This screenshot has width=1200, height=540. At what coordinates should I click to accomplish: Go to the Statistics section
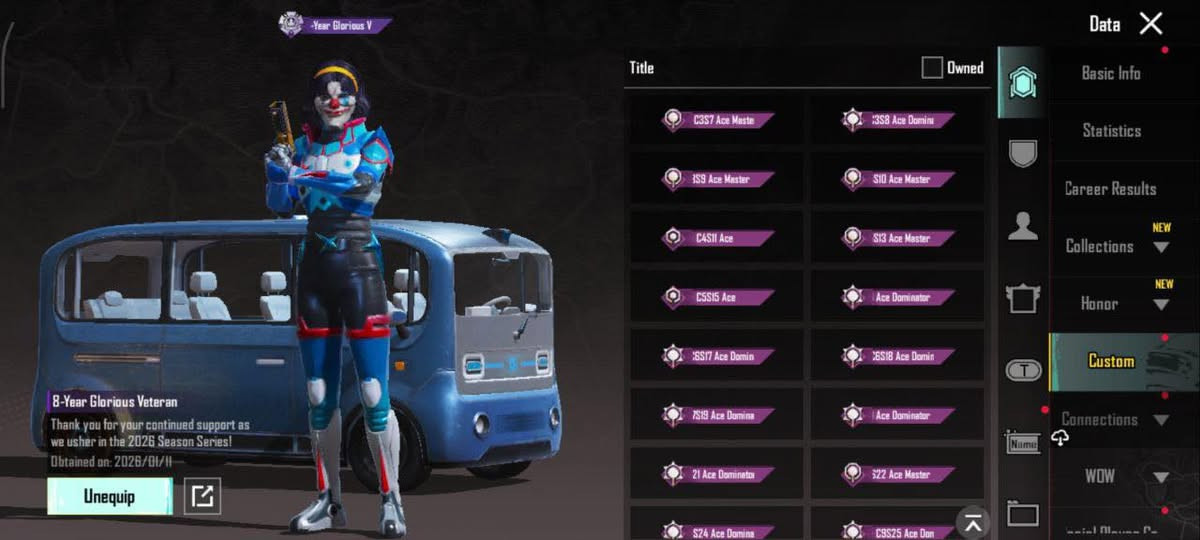(x=1111, y=131)
